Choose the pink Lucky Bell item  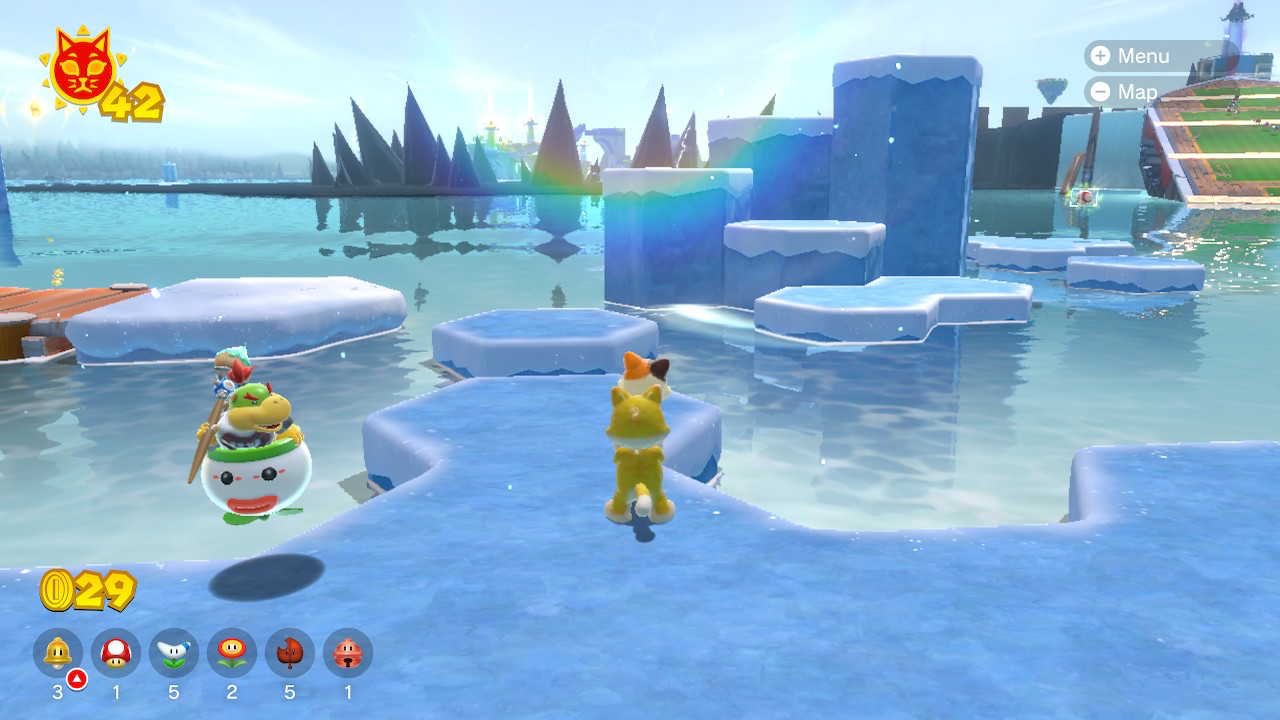point(348,653)
